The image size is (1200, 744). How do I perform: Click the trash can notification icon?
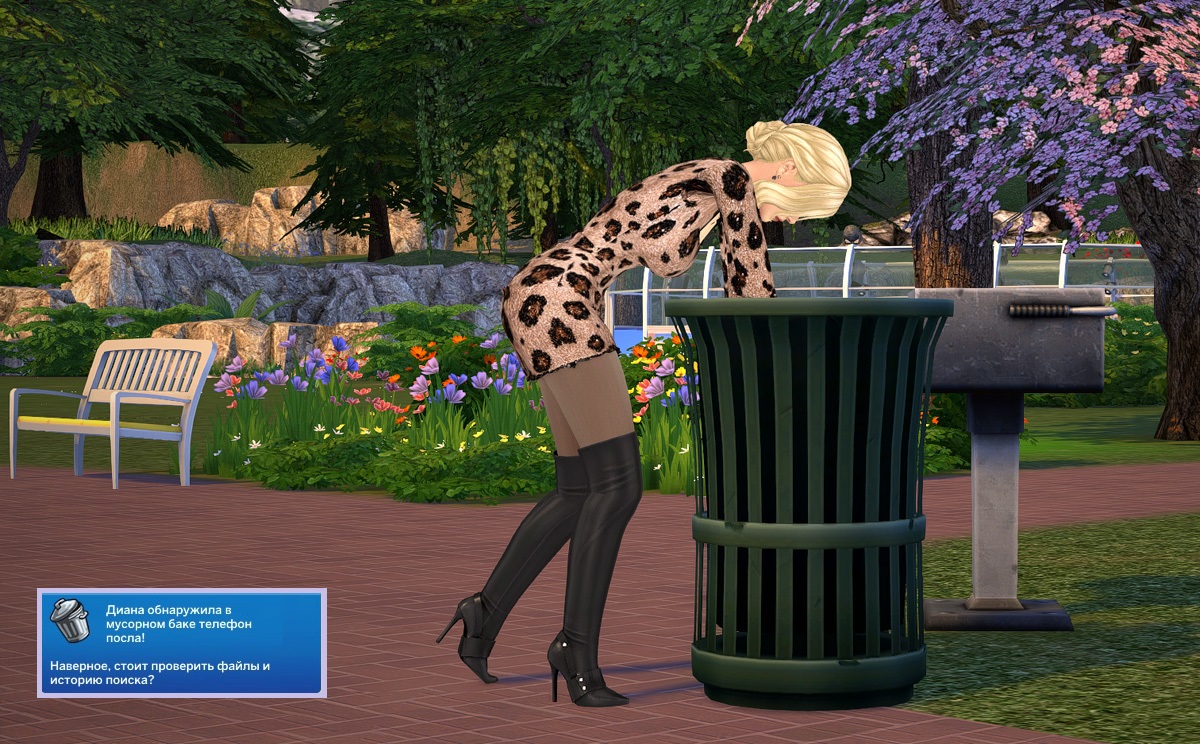click(69, 620)
